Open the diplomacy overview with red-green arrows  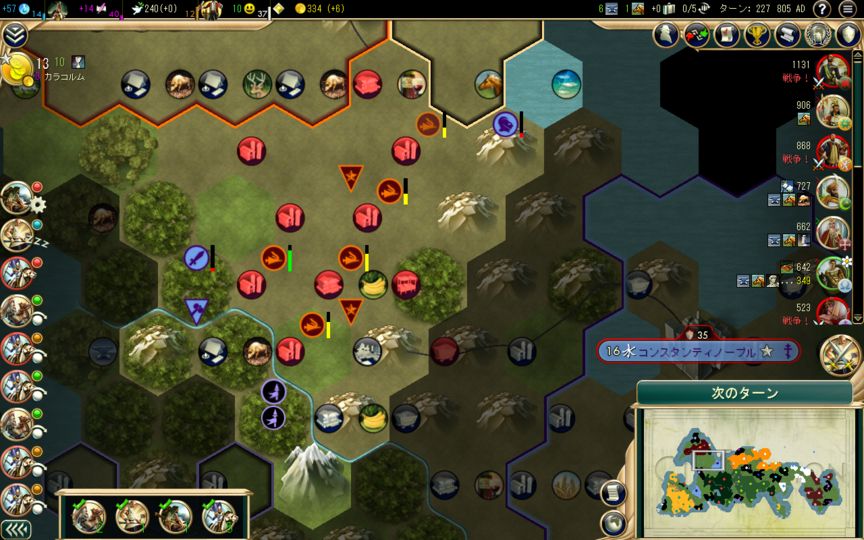point(696,36)
